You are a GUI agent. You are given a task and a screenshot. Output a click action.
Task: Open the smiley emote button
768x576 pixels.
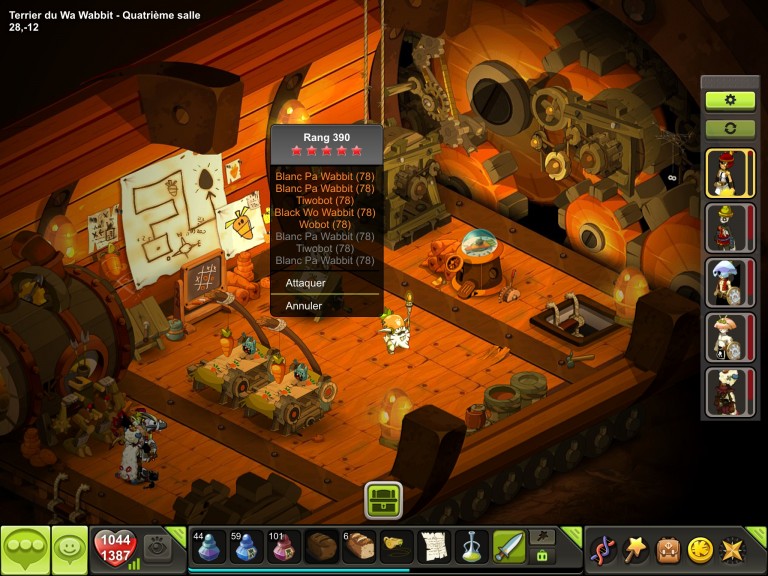click(x=69, y=549)
